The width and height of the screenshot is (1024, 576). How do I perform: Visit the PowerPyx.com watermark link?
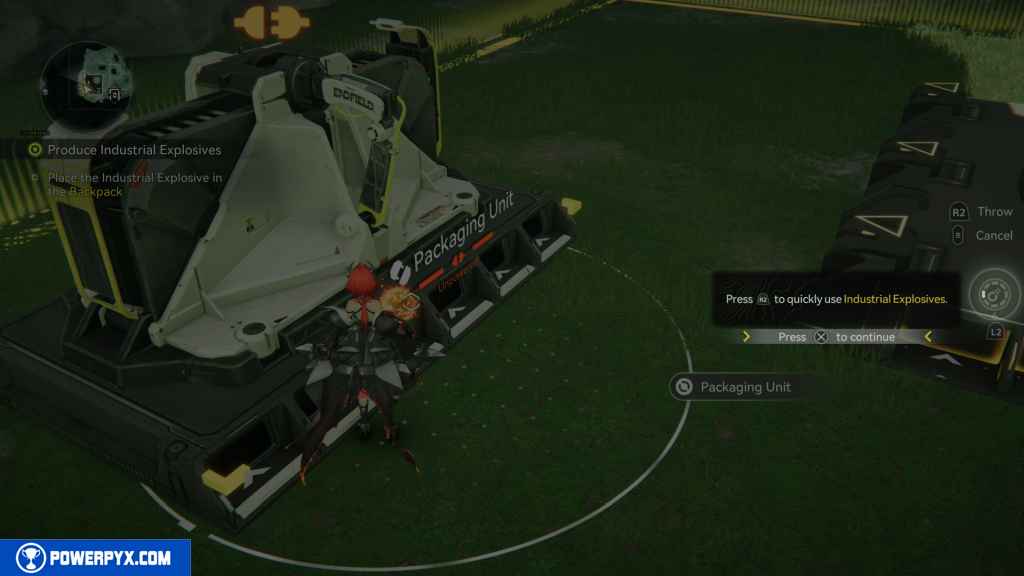[95, 558]
